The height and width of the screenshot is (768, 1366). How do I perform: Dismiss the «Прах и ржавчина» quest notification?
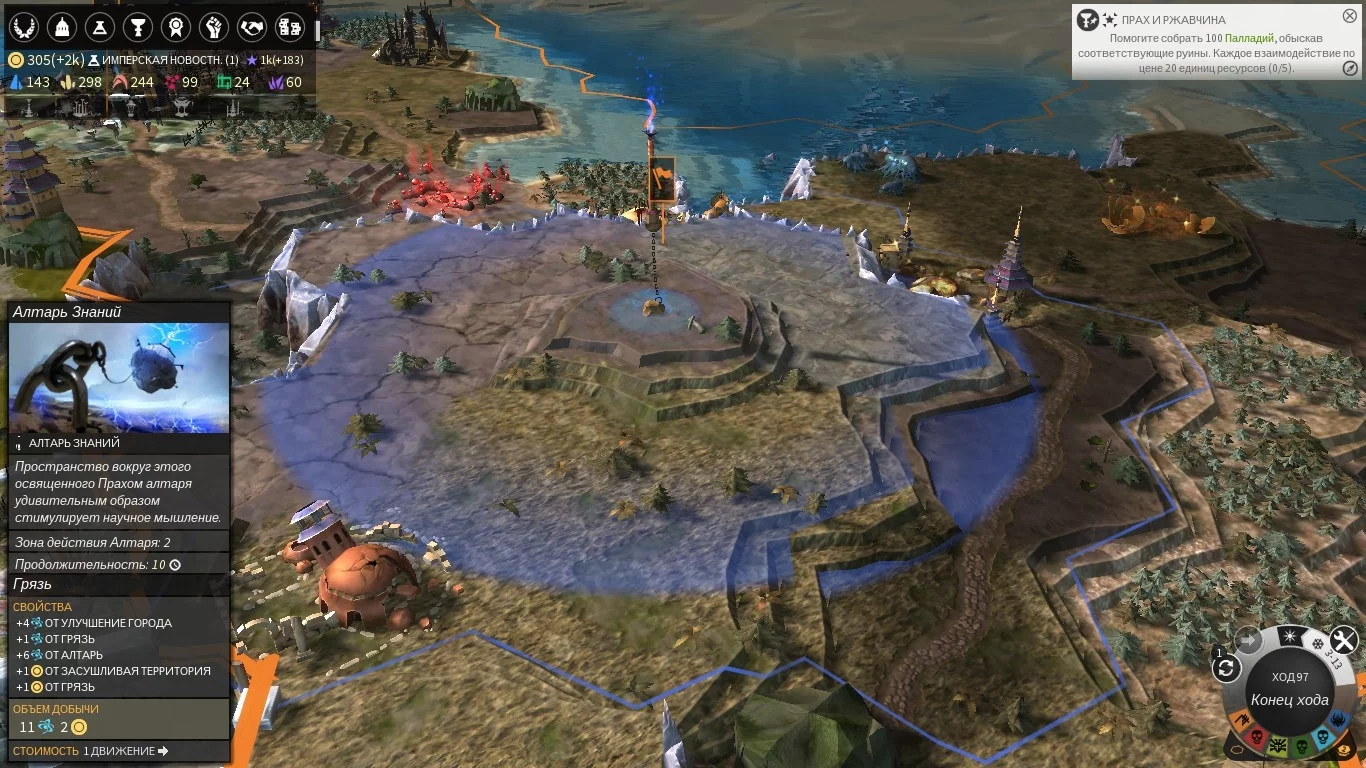pos(1350,17)
